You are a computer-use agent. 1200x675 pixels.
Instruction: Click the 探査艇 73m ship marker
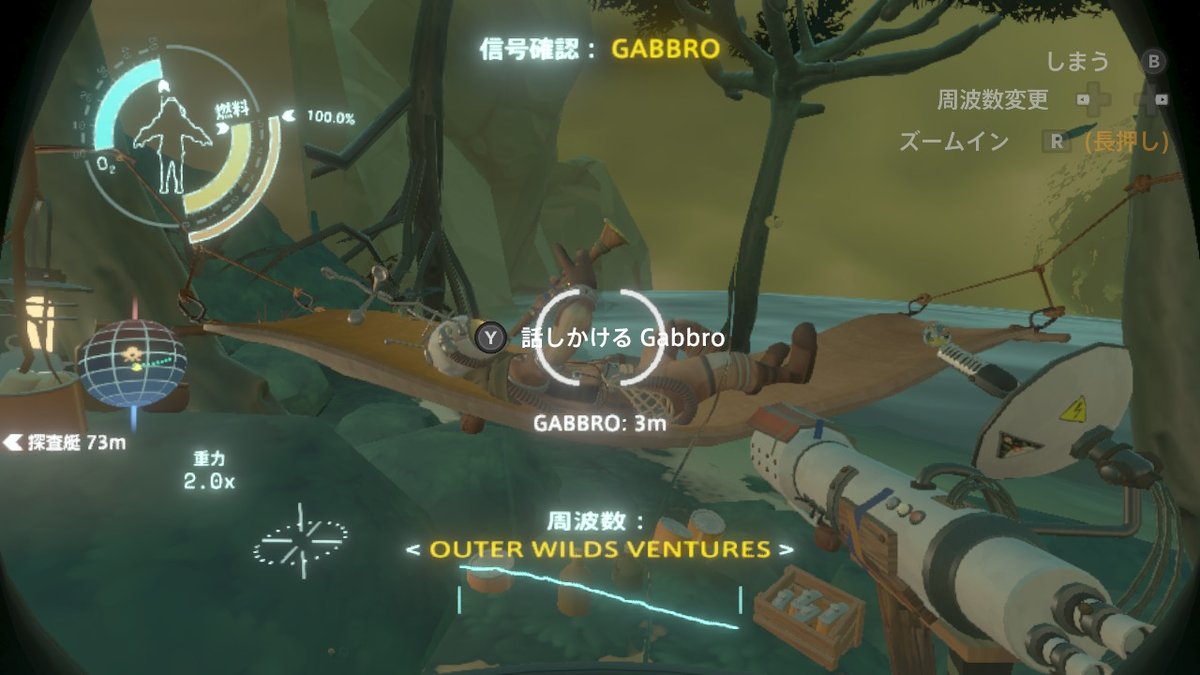[x=66, y=442]
